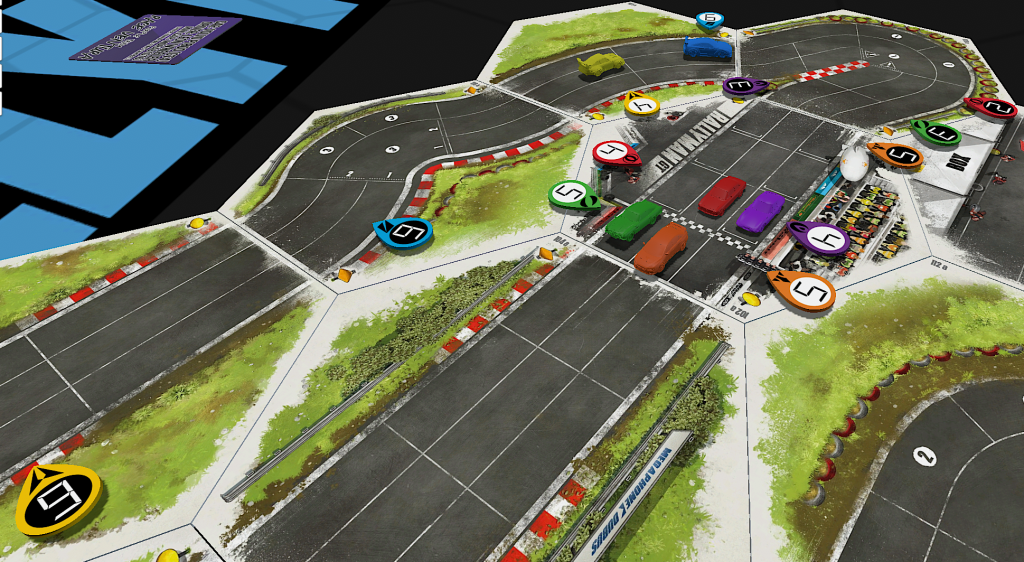
Task: Pick the yellow race car
Action: click(600, 64)
